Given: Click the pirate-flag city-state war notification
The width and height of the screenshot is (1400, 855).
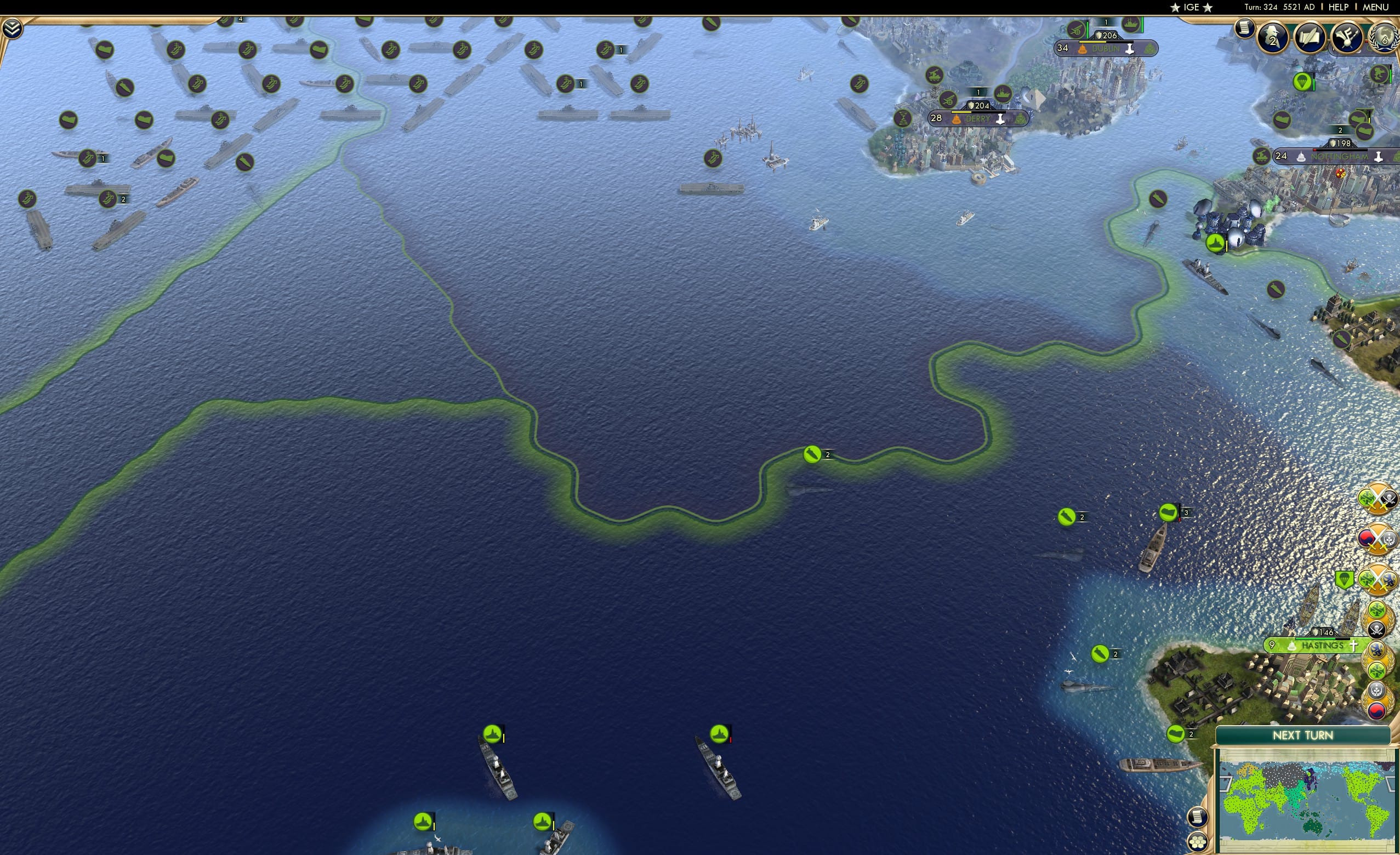Looking at the screenshot, I should 1378,498.
